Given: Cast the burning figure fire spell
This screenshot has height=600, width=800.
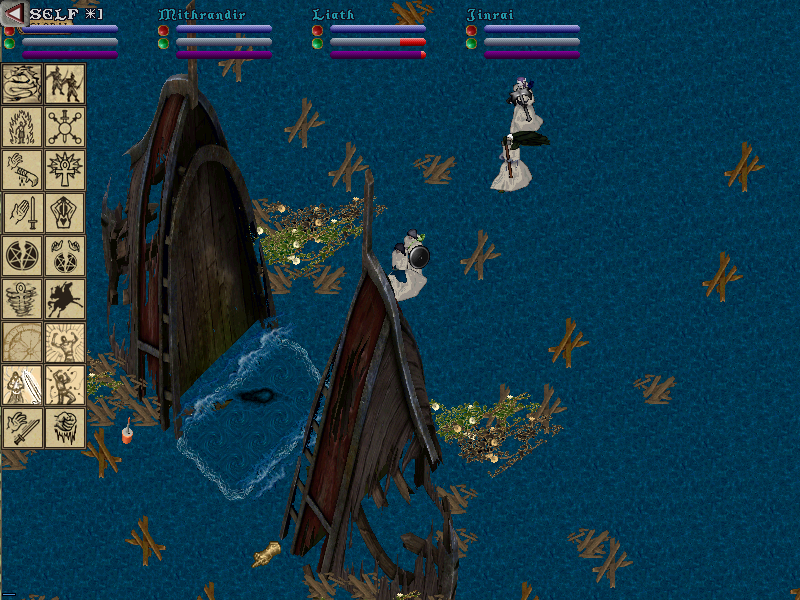Looking at the screenshot, I should click(x=22, y=127).
